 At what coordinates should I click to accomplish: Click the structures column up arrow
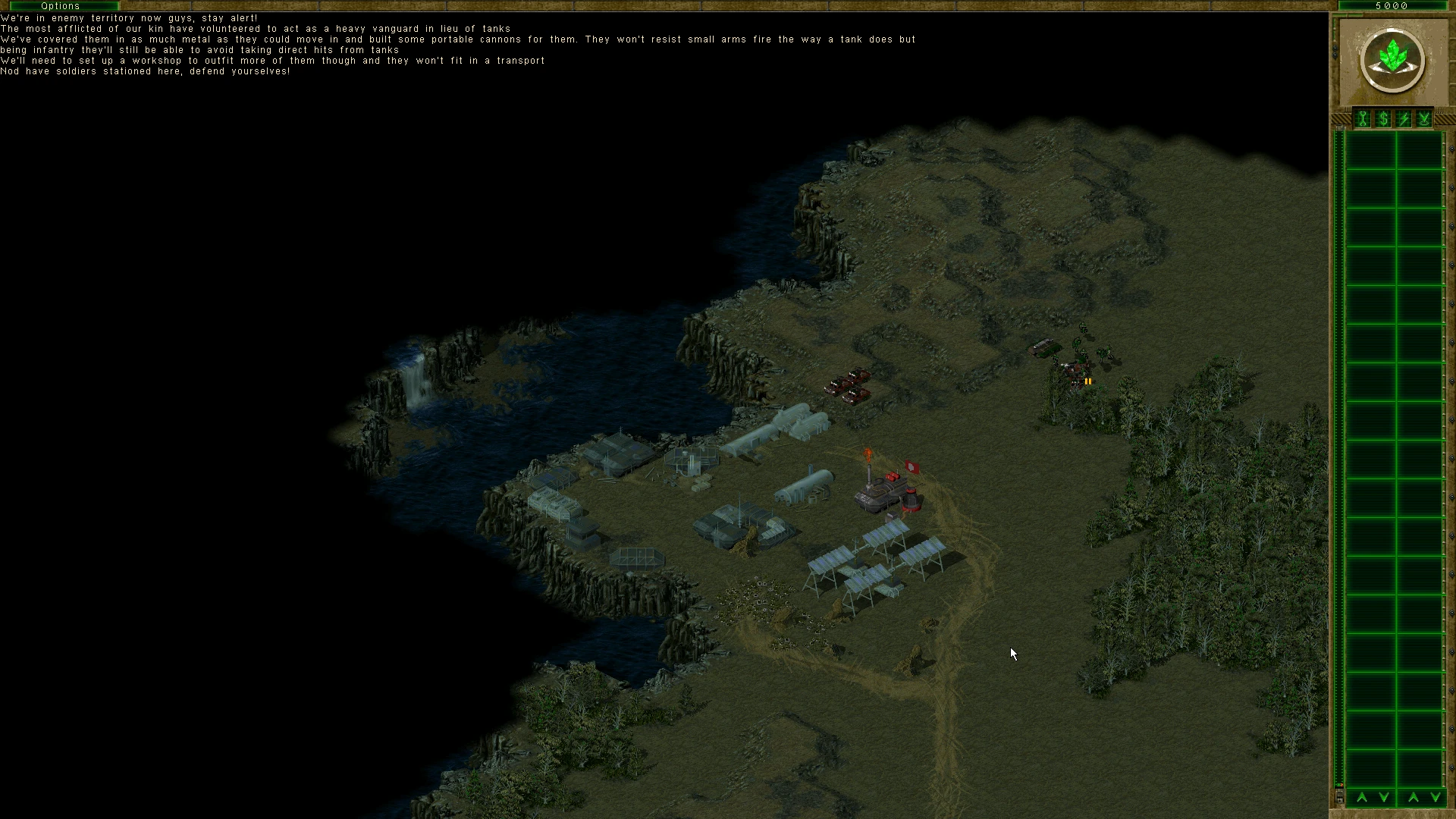coord(1362,797)
